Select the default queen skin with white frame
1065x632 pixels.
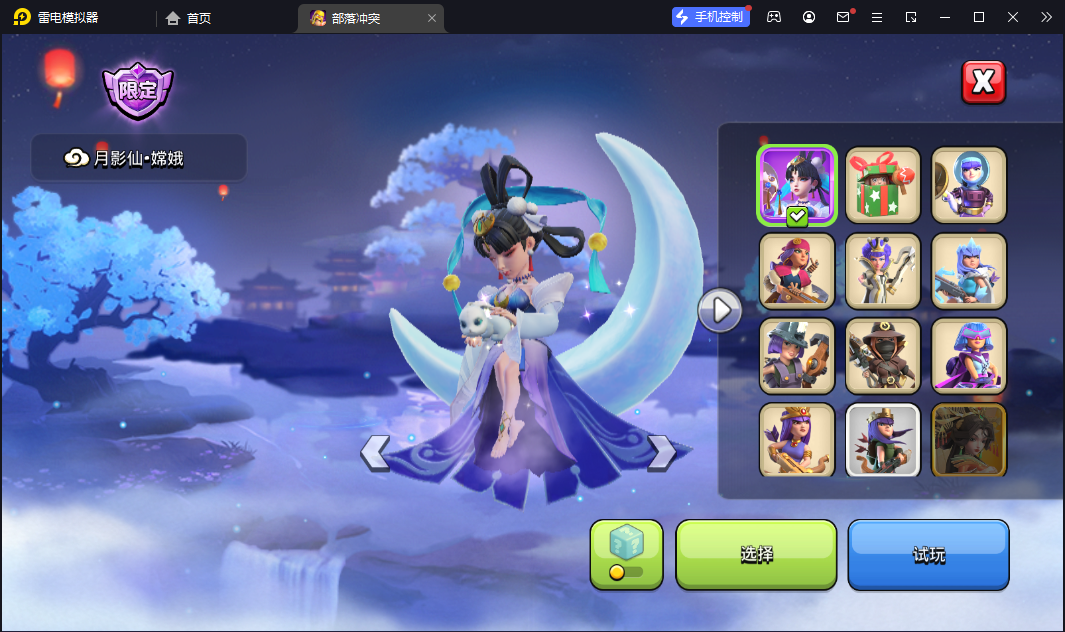(x=882, y=440)
